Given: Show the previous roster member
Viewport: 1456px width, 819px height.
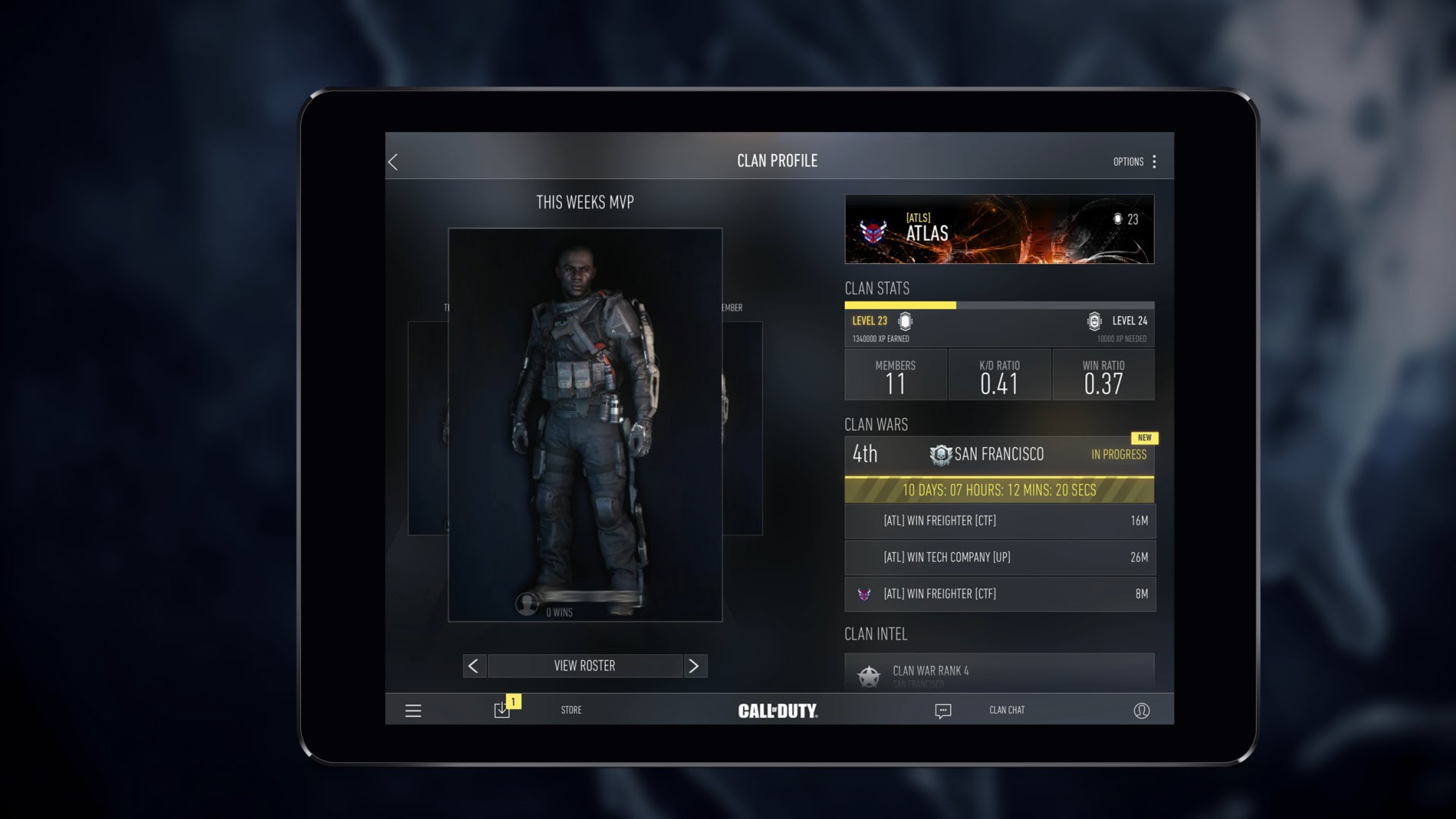Looking at the screenshot, I should pos(474,666).
